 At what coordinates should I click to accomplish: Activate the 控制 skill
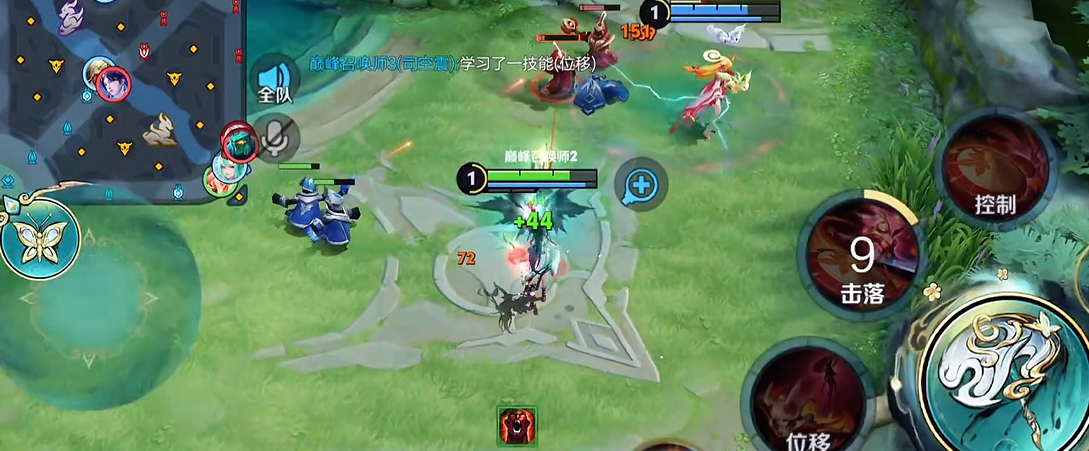pyautogui.click(x=995, y=170)
